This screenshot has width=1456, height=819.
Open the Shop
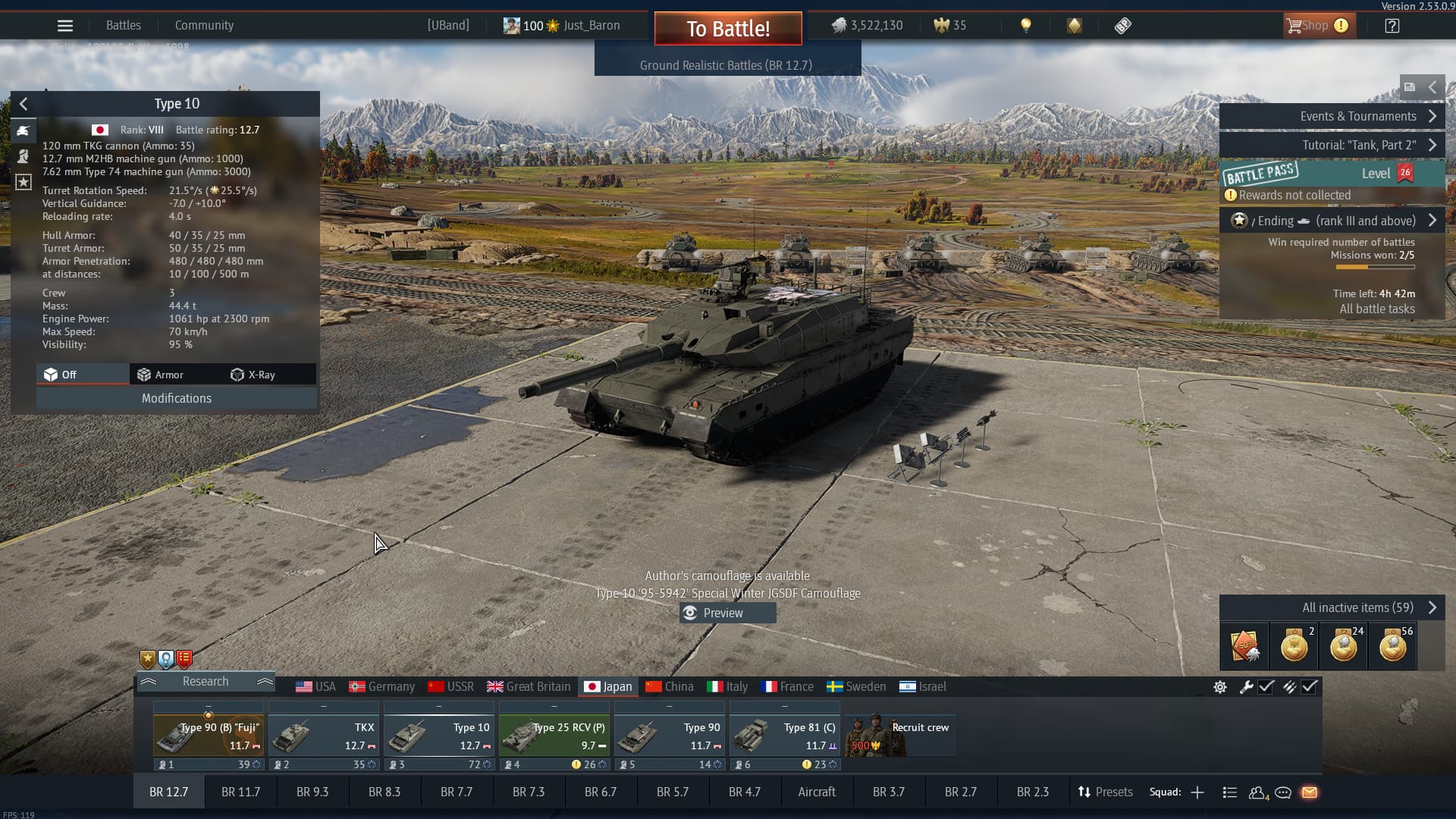point(1316,26)
